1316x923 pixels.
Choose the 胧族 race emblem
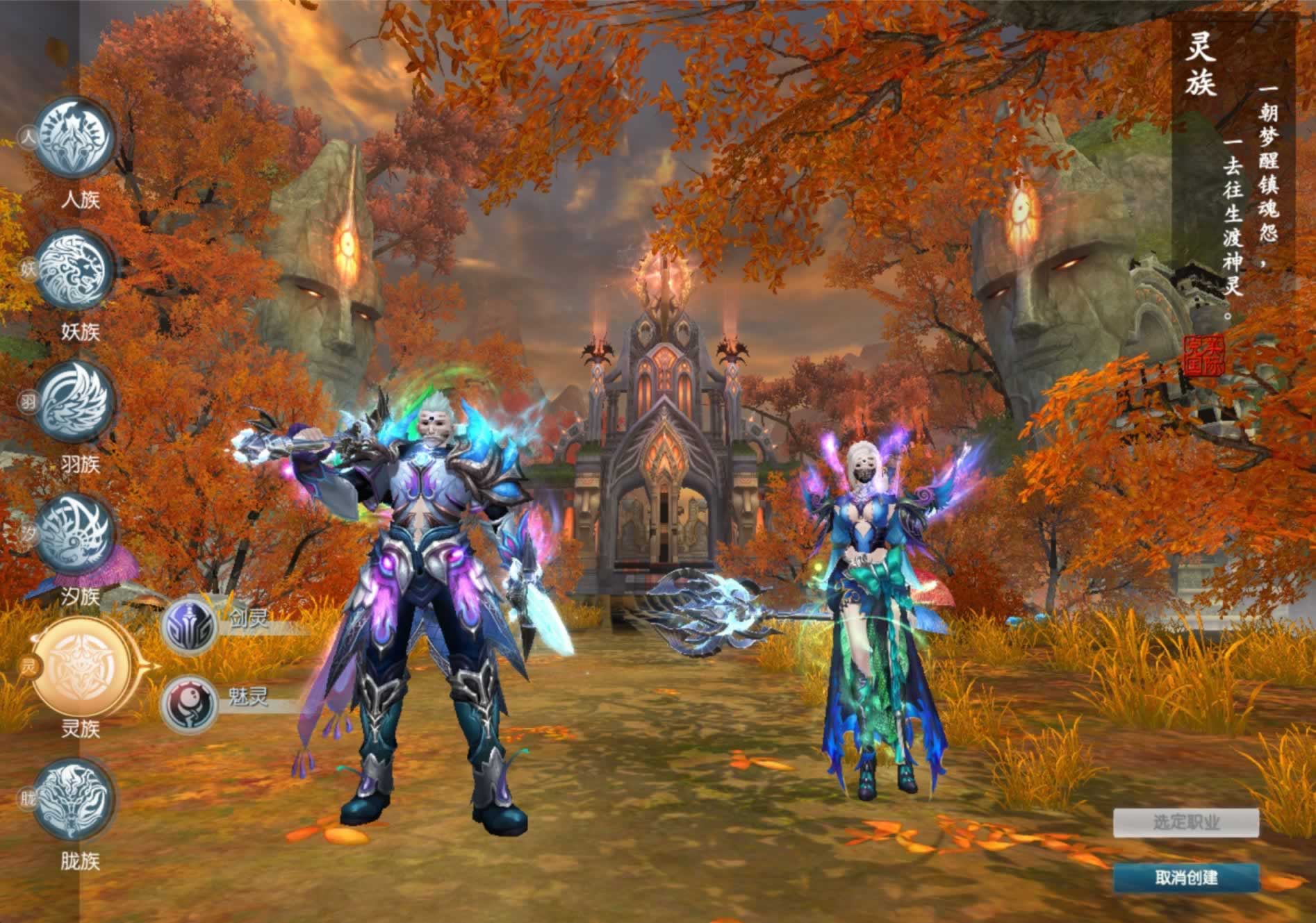(74, 799)
